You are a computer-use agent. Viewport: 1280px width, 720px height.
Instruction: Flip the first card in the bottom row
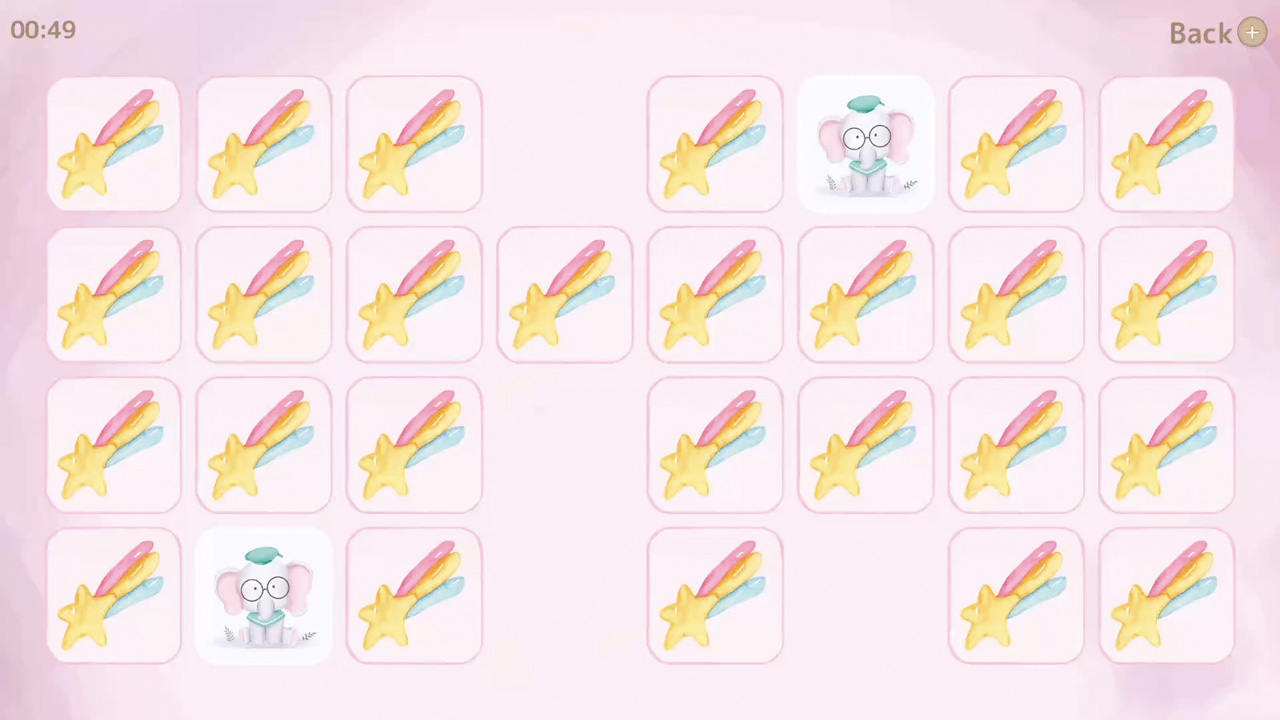[113, 595]
